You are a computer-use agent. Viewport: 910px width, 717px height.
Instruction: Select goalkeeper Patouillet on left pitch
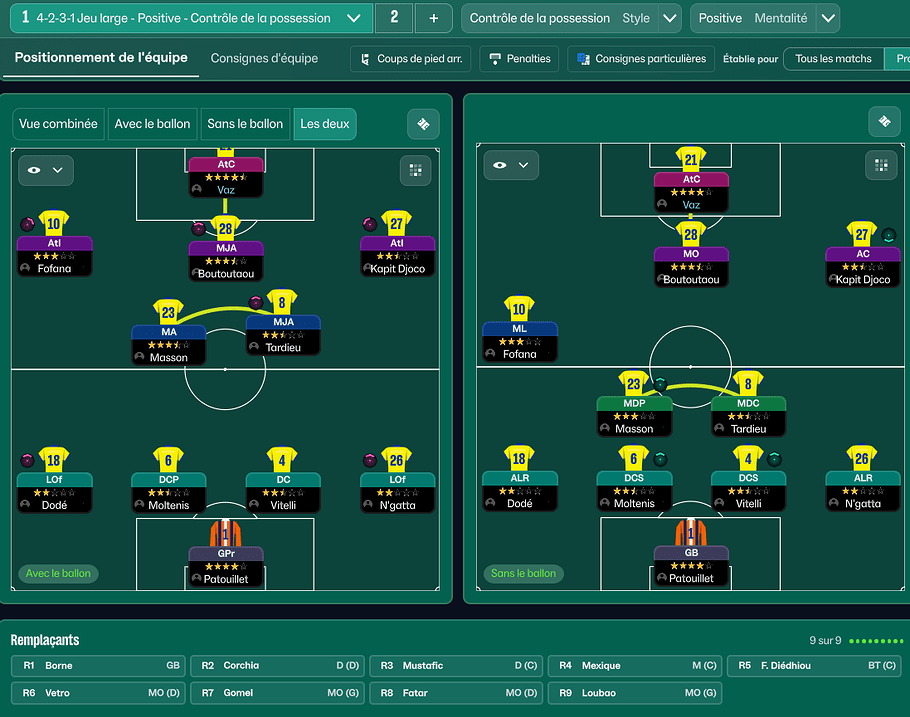click(x=226, y=565)
